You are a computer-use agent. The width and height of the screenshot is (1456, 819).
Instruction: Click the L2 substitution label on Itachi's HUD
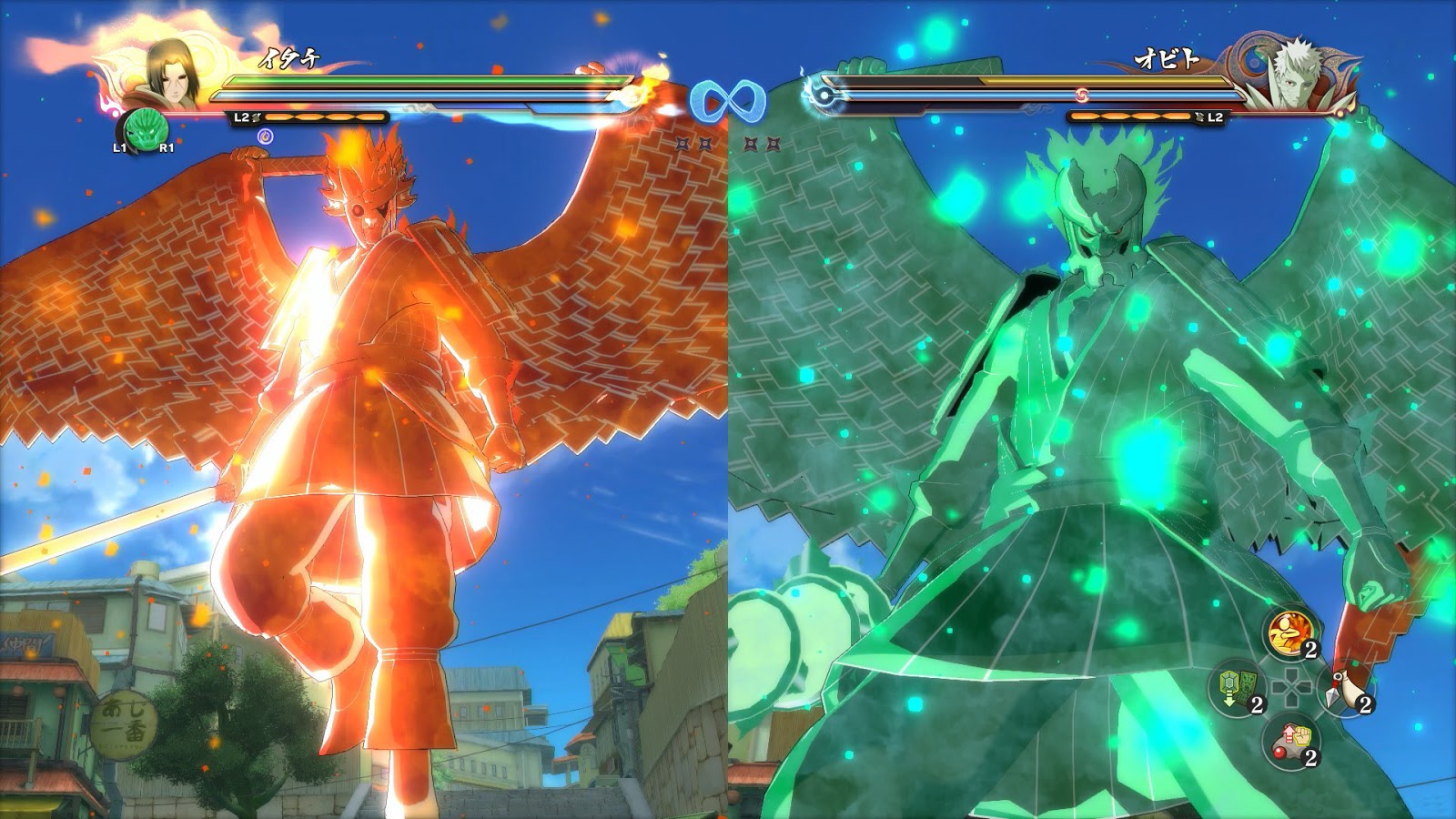coord(241,116)
